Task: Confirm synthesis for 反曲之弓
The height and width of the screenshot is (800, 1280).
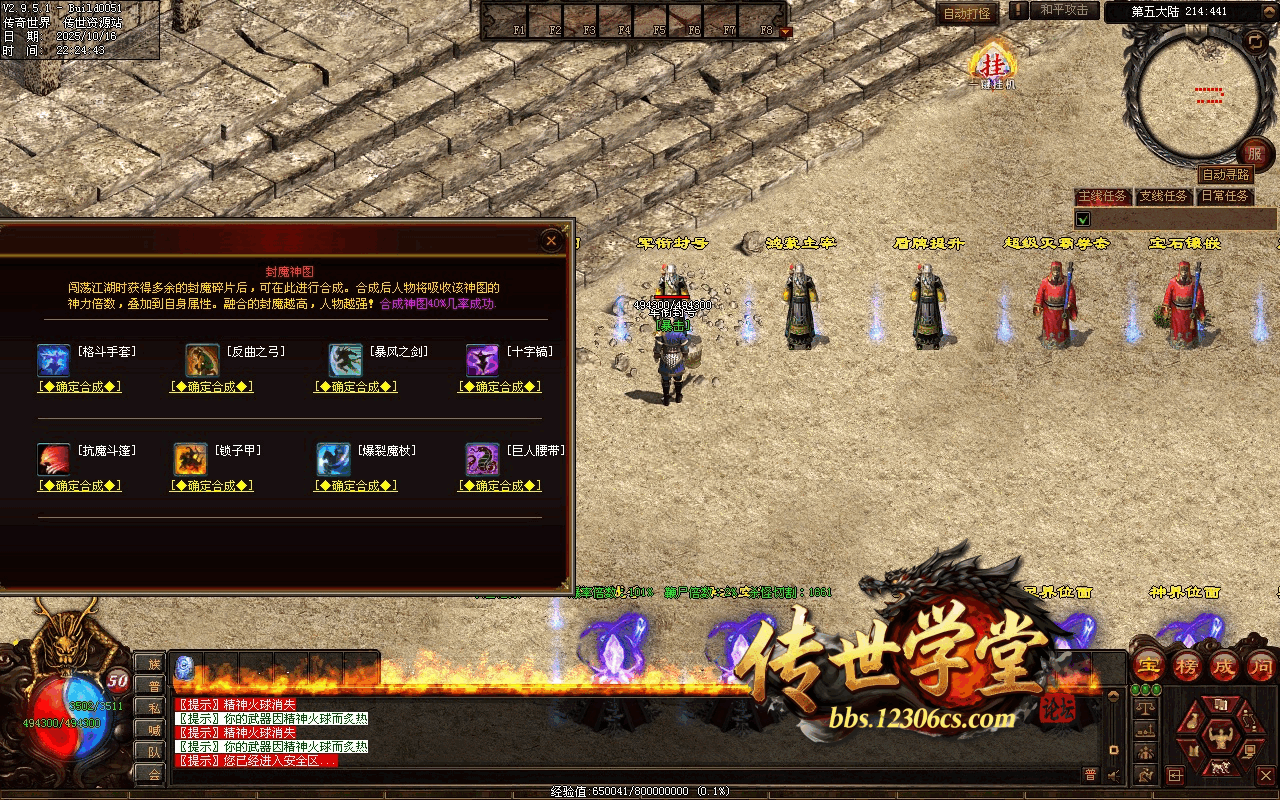Action: point(212,387)
